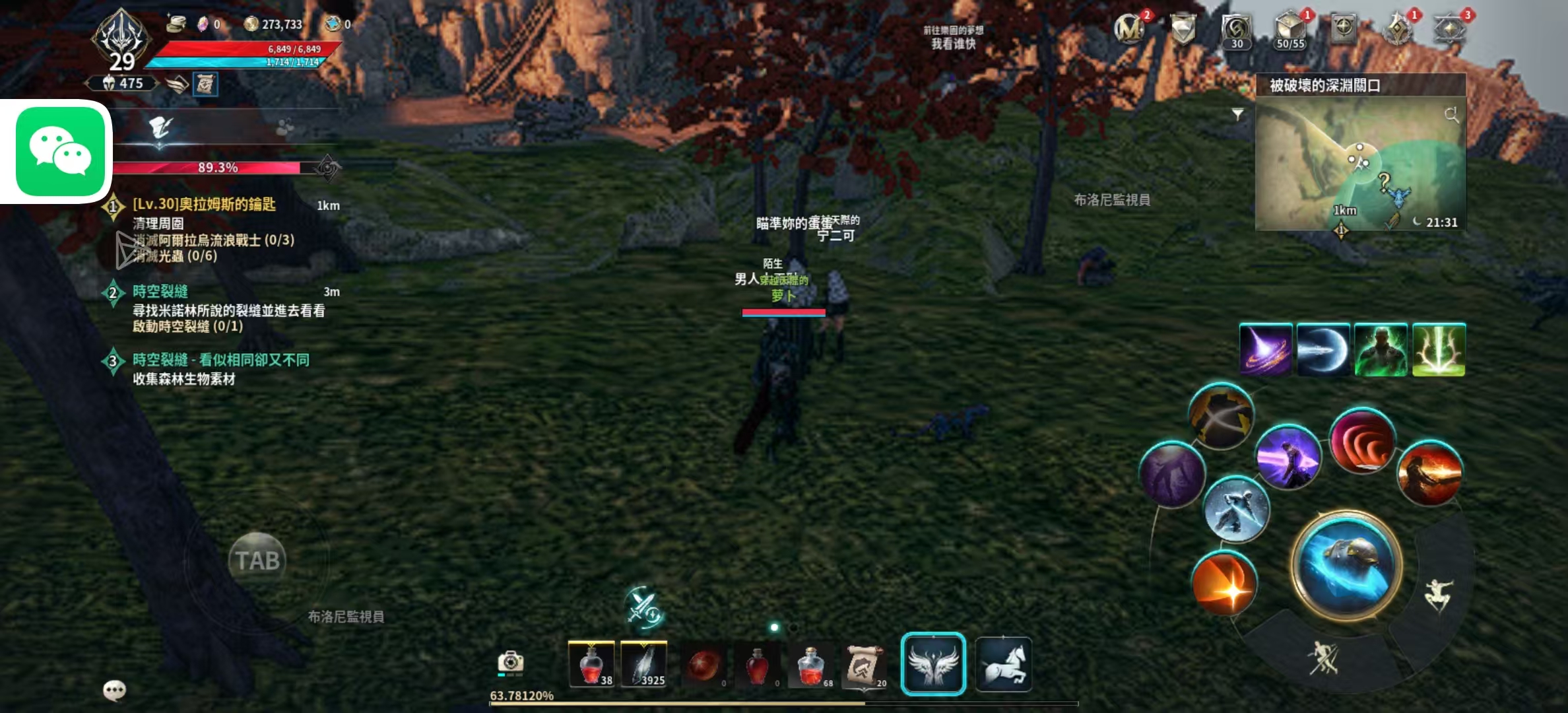Activate the fiery sword slash skill
Viewport: 1568px width, 713px height.
(x=1430, y=474)
